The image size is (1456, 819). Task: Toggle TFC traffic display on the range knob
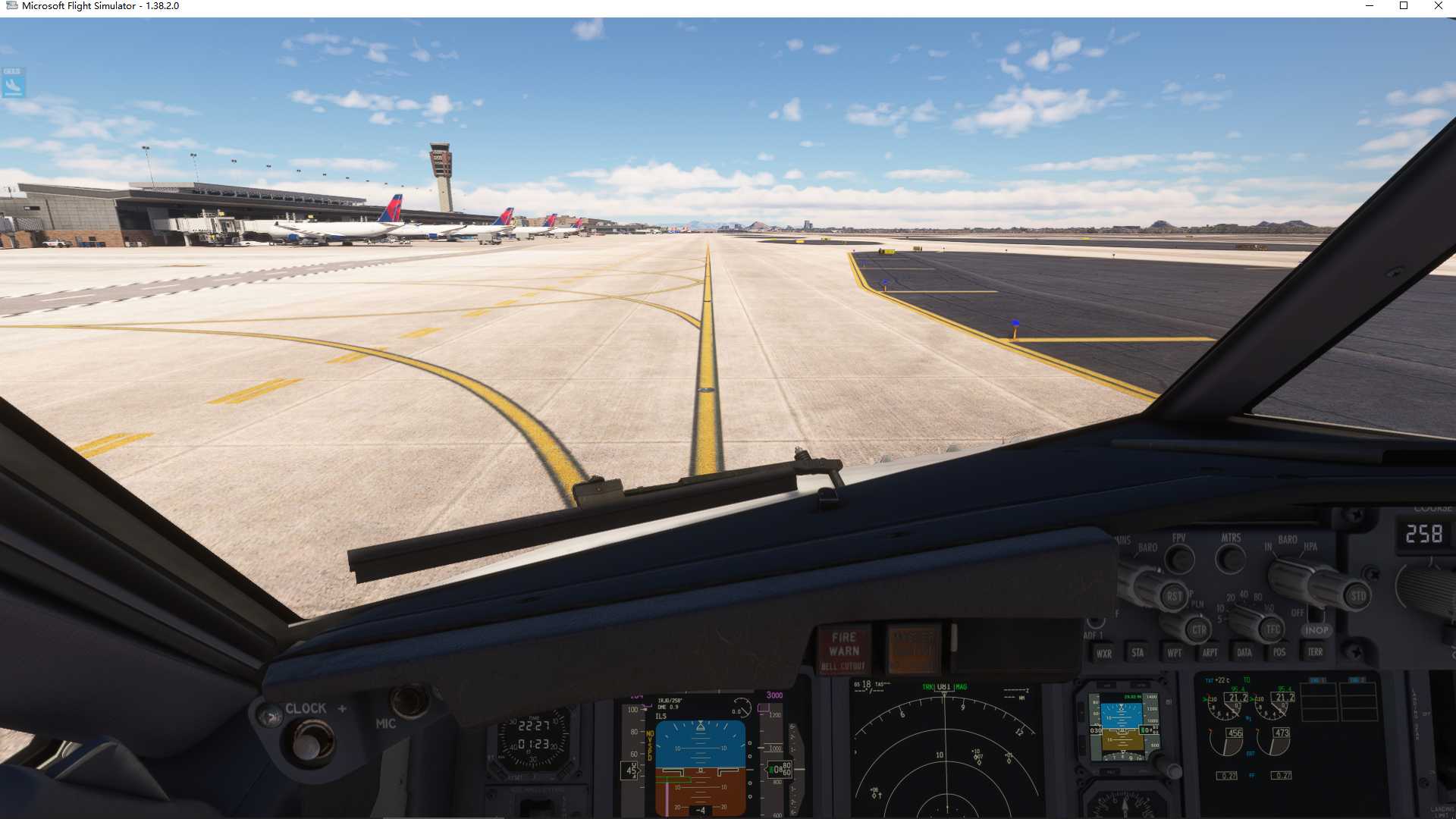(1270, 629)
